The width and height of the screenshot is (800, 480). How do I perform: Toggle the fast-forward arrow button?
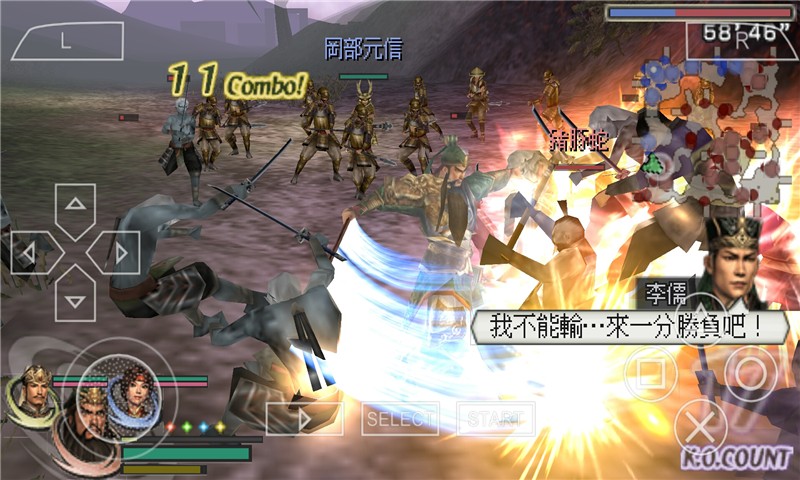pyautogui.click(x=304, y=419)
